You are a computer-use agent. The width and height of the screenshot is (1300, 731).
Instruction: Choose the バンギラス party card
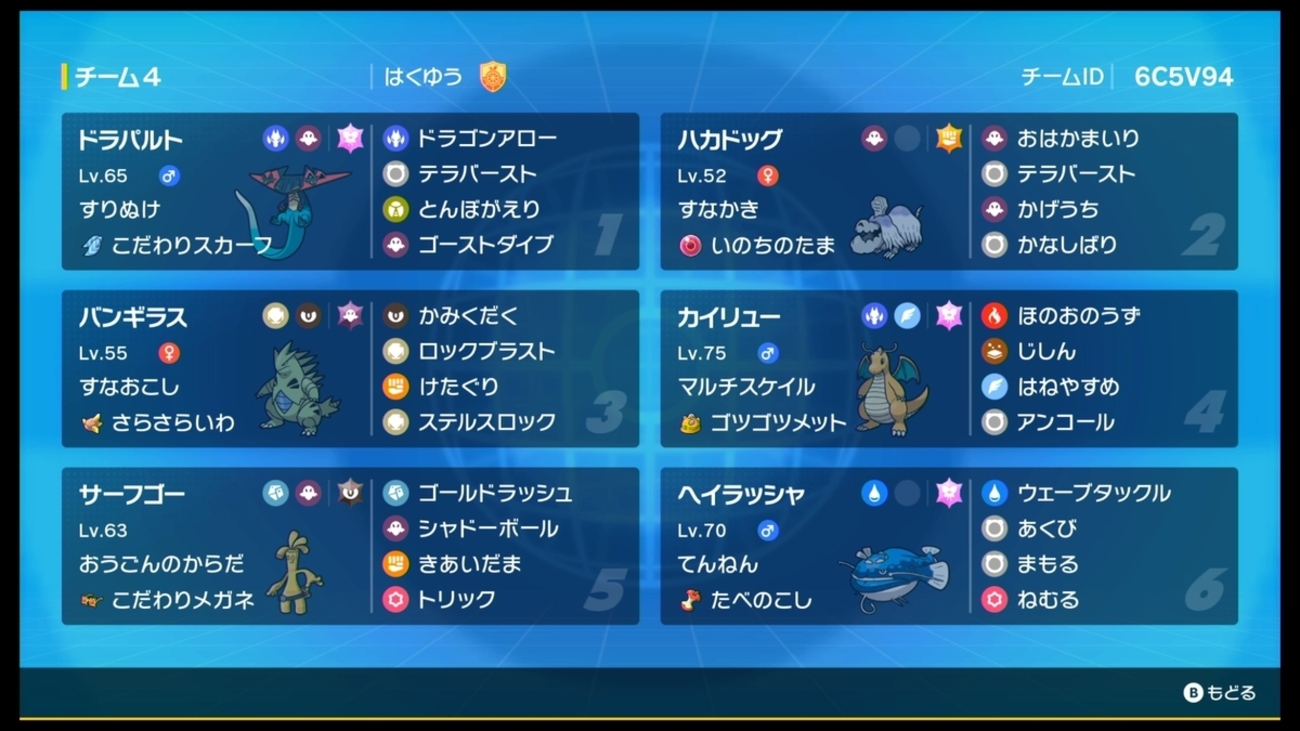[350, 369]
